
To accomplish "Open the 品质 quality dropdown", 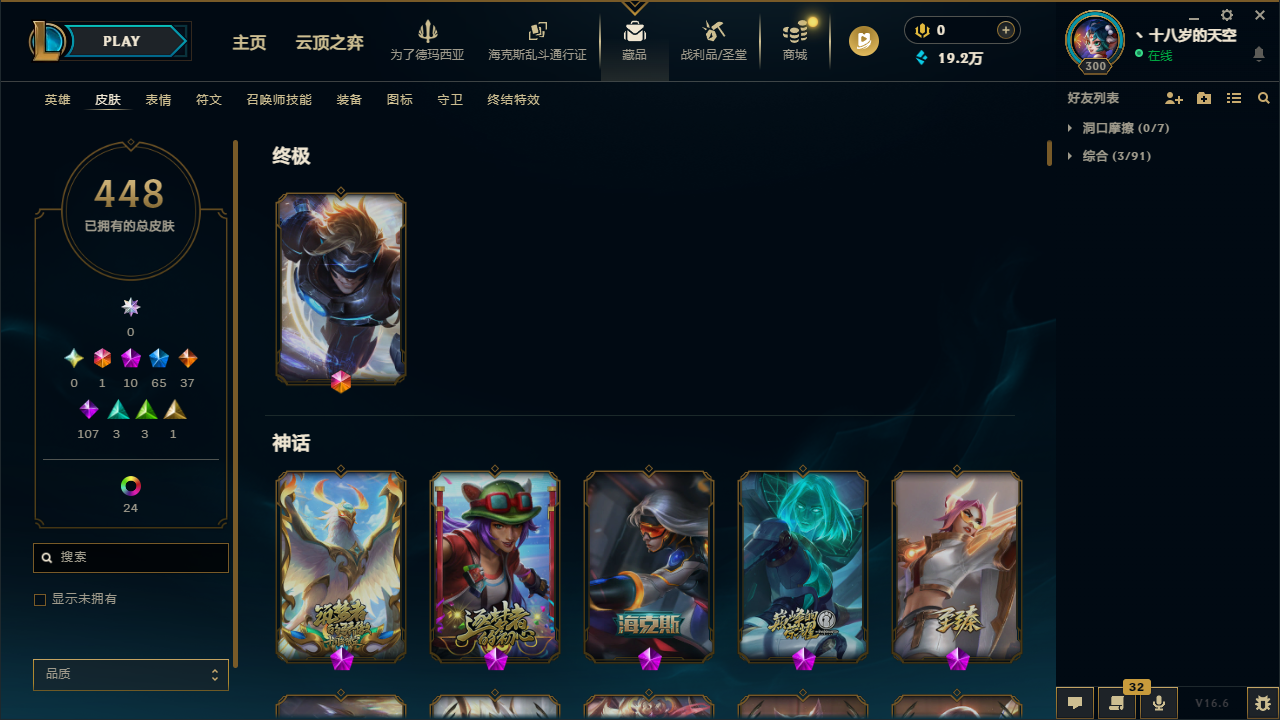I will click(x=130, y=674).
